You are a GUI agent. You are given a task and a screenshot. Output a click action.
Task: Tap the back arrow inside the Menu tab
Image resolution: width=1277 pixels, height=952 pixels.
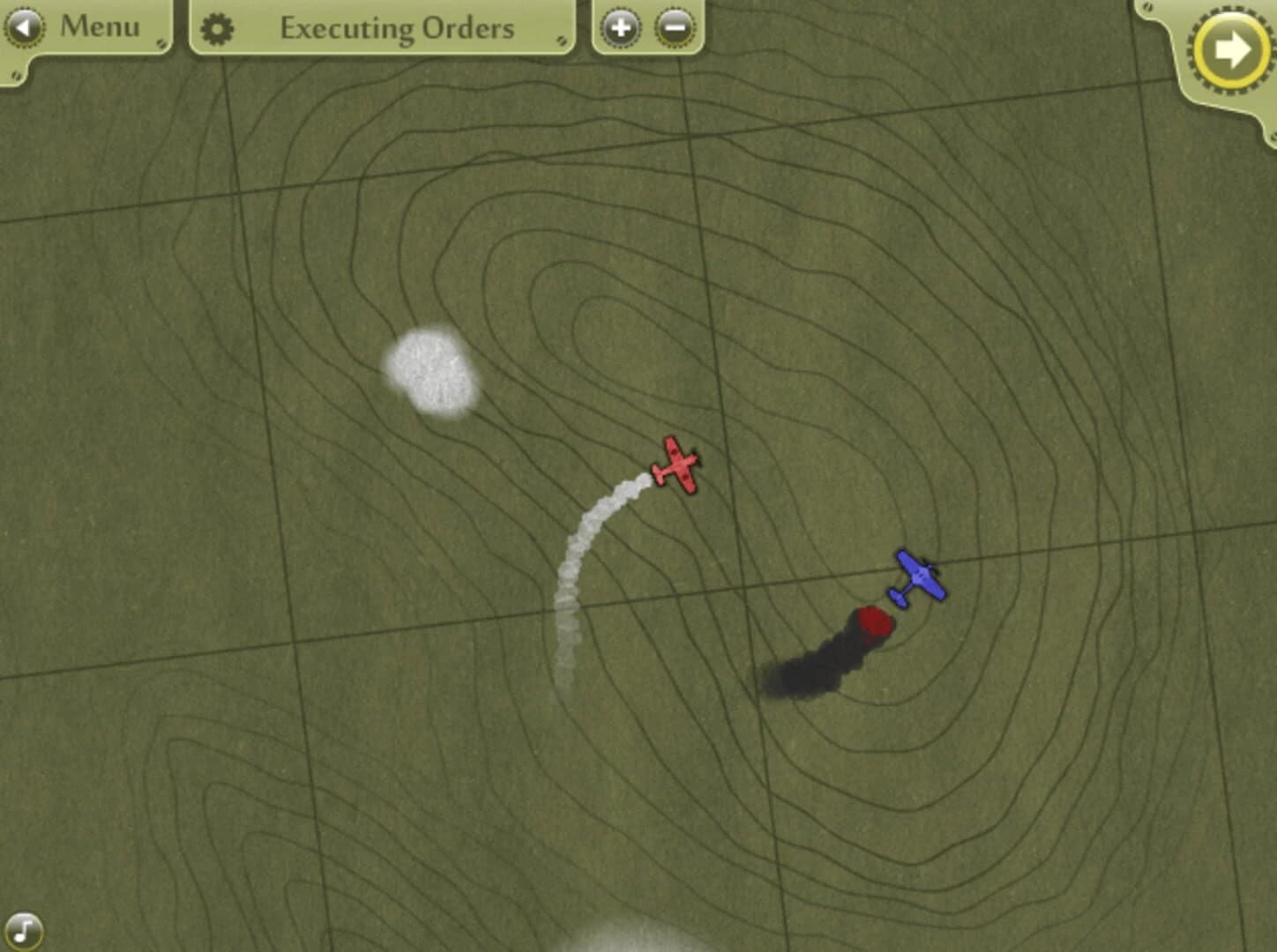(24, 26)
